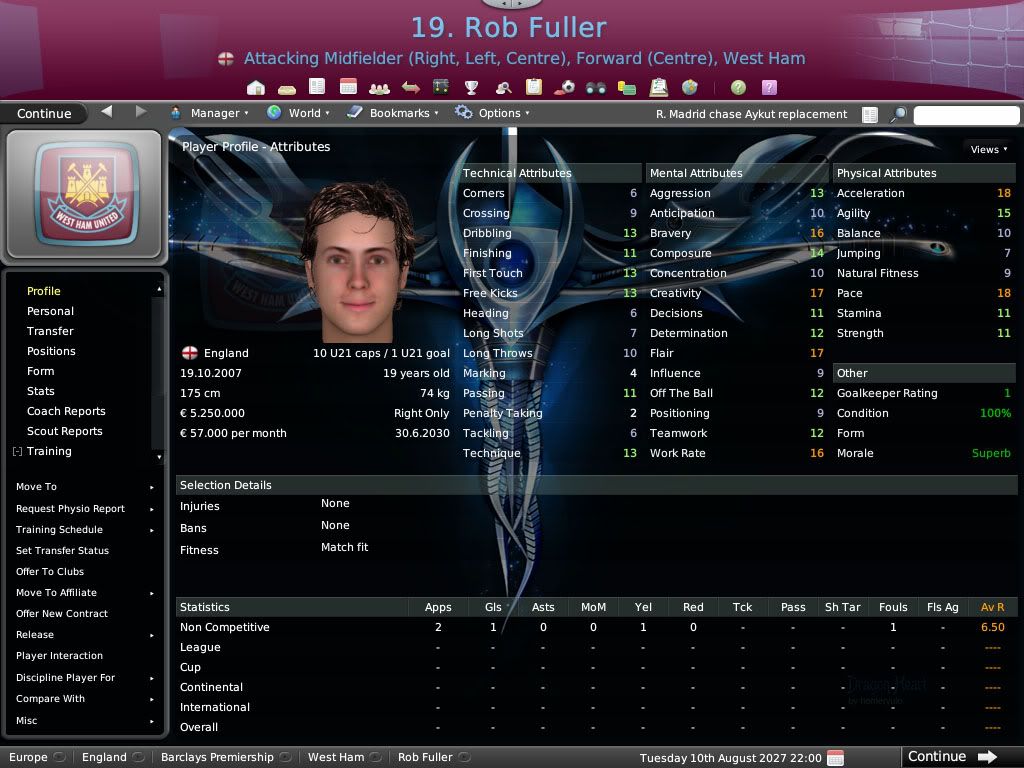Open Player Interaction
This screenshot has height=768, width=1024.
click(59, 655)
